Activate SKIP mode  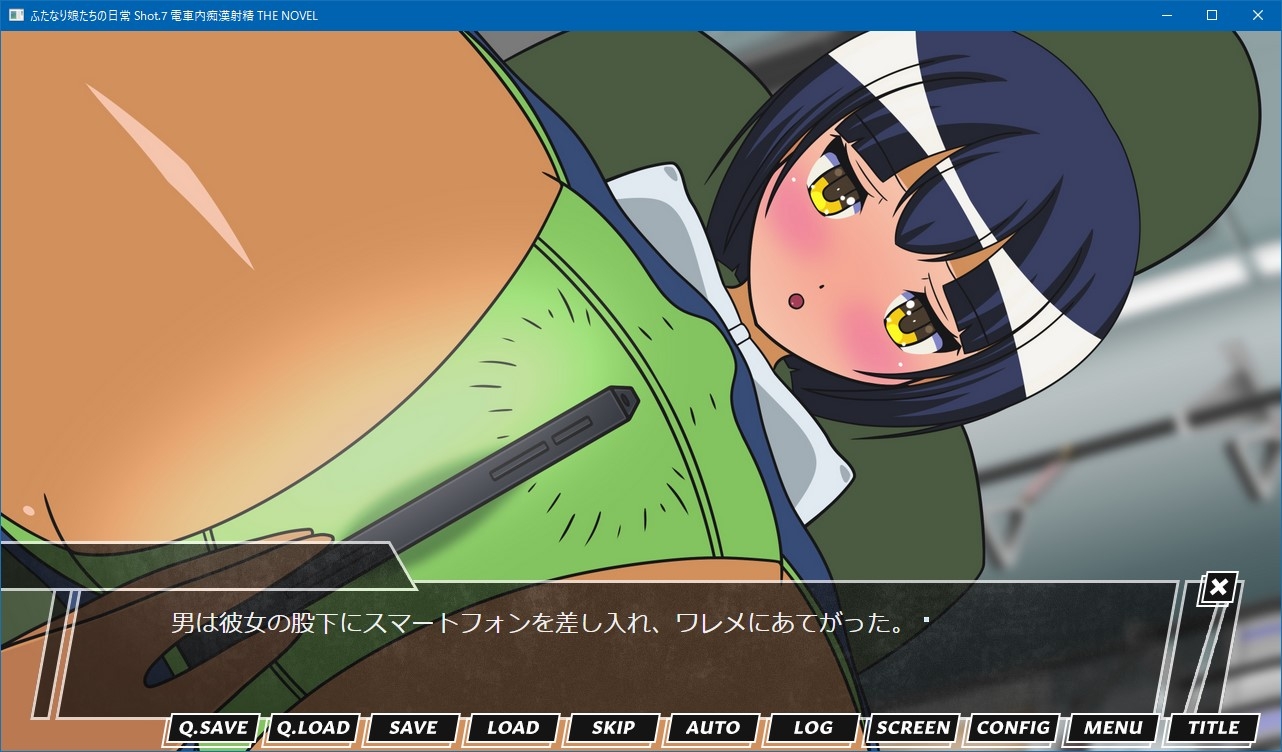coord(613,728)
